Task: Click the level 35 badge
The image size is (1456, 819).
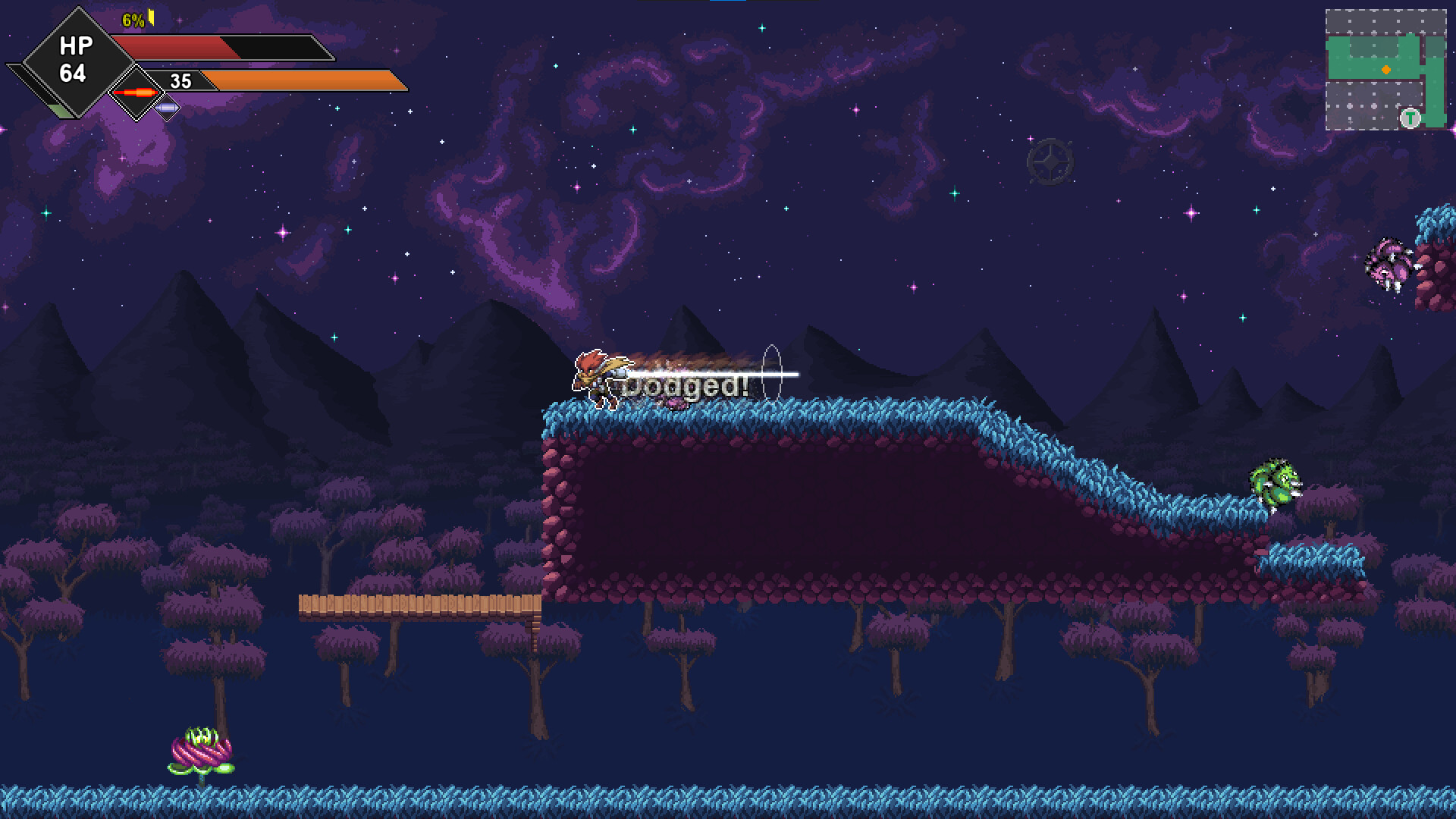Action: point(180,81)
